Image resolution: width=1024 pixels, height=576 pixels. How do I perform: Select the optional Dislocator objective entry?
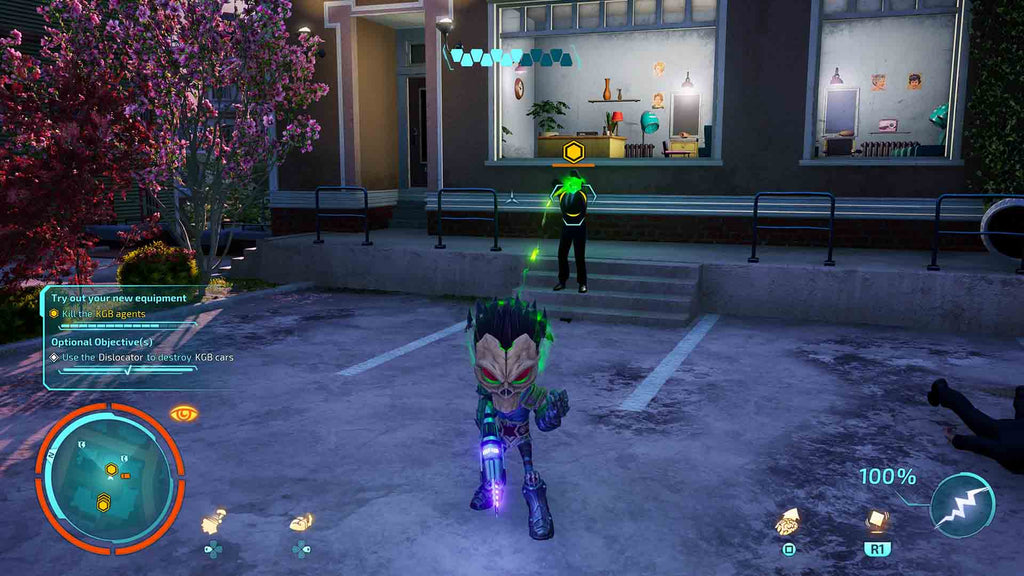coord(140,357)
